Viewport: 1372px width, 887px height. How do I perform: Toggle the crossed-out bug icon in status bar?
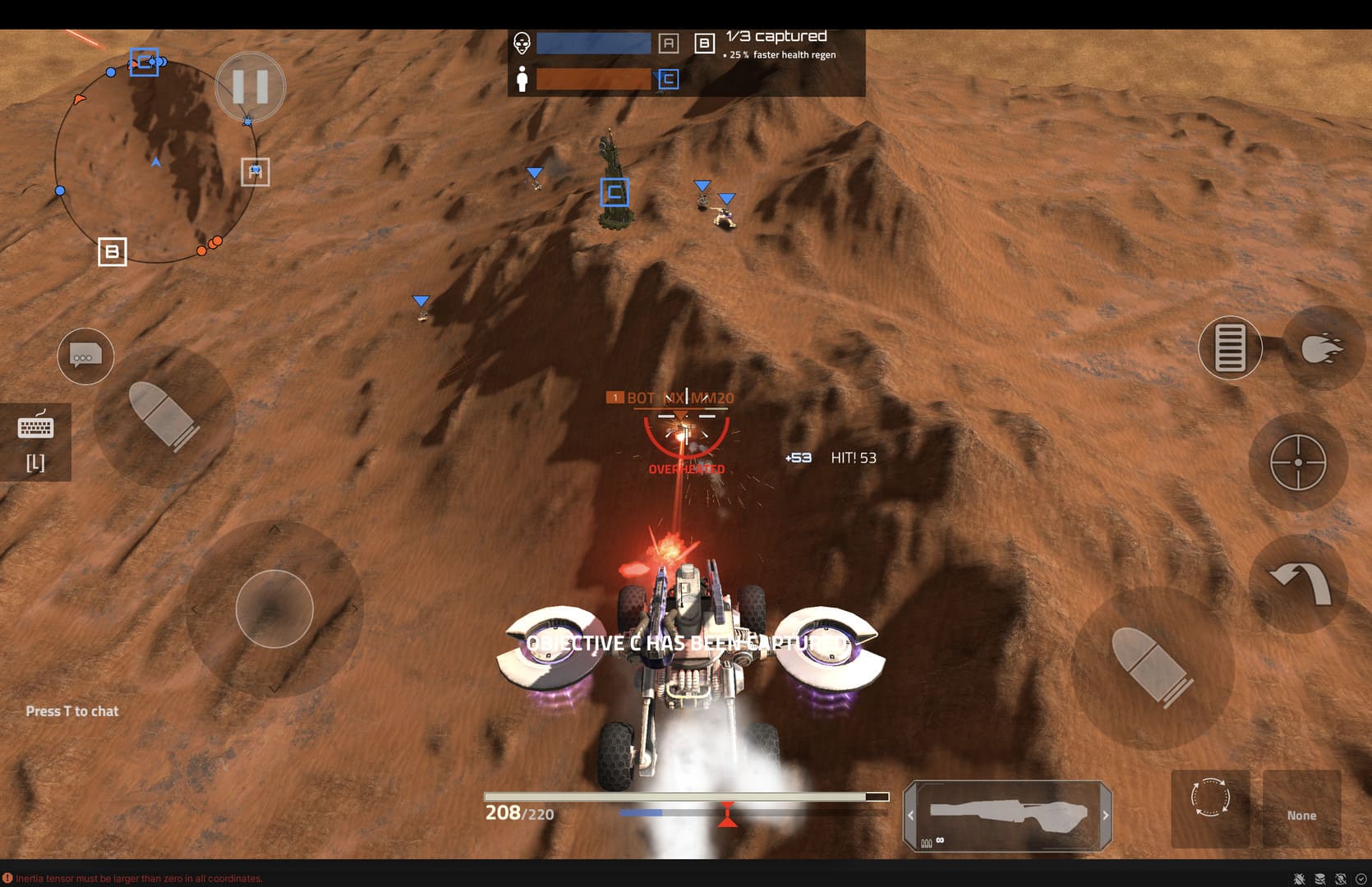point(1299,878)
